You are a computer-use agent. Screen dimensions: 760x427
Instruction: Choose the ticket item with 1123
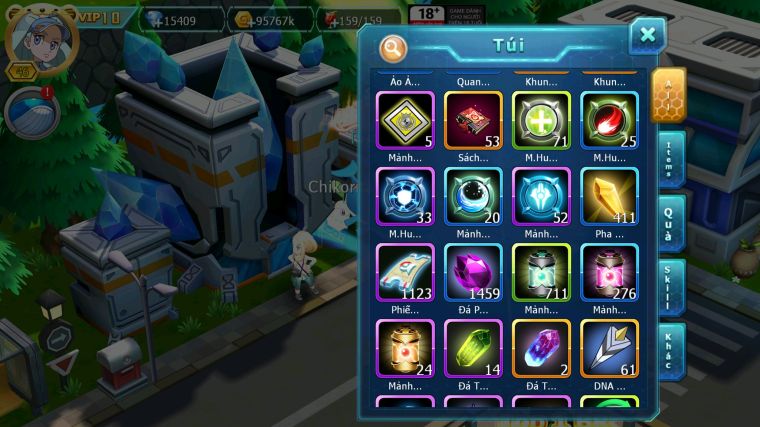405,272
